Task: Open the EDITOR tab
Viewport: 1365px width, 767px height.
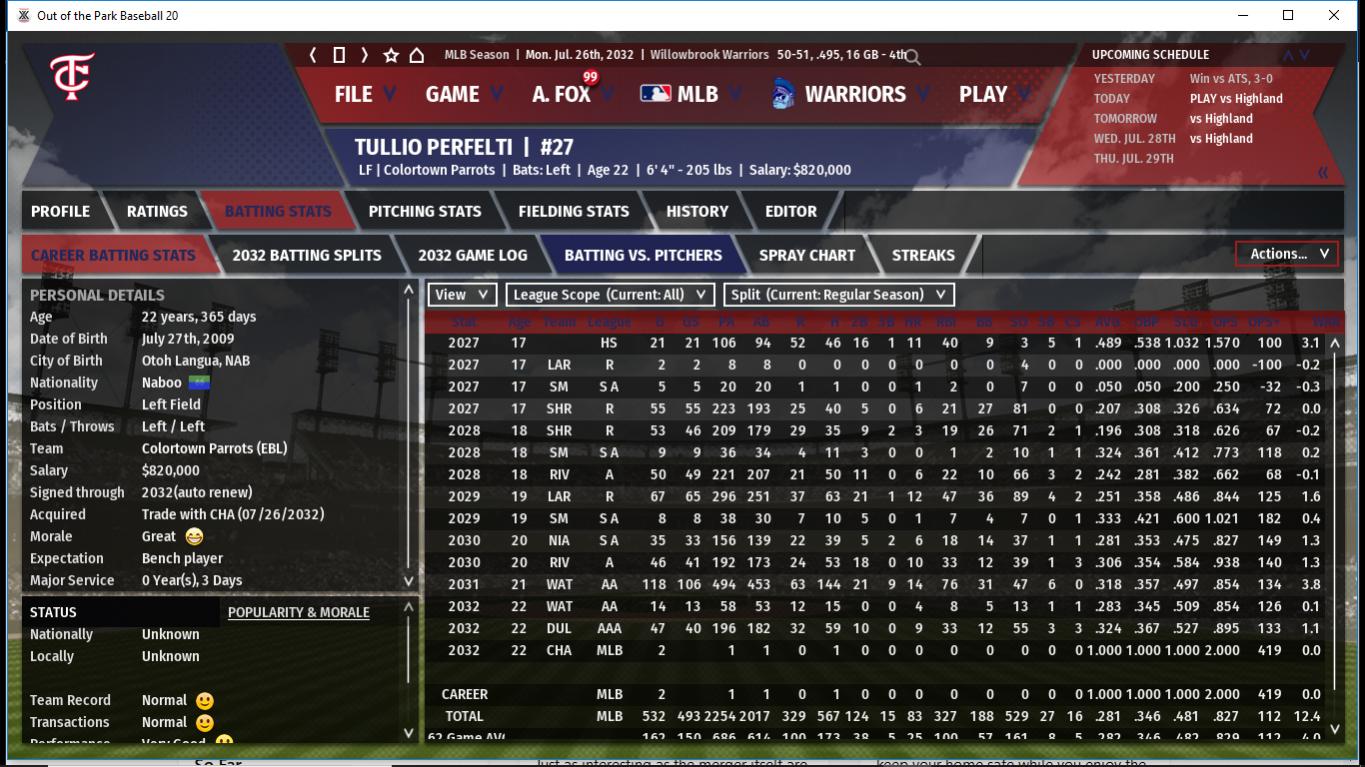Action: click(791, 211)
